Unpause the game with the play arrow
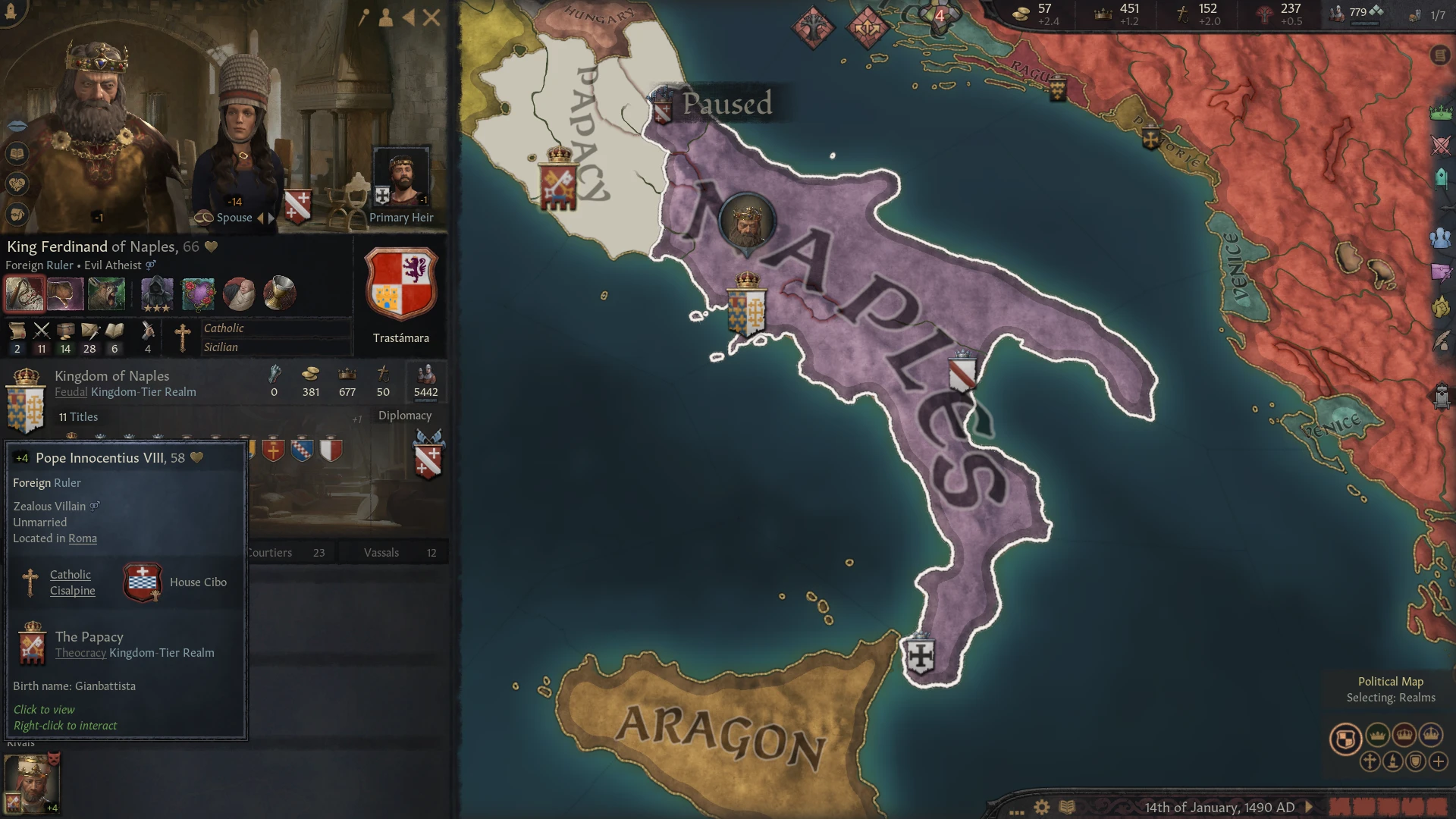The width and height of the screenshot is (1456, 819). pos(1310,808)
